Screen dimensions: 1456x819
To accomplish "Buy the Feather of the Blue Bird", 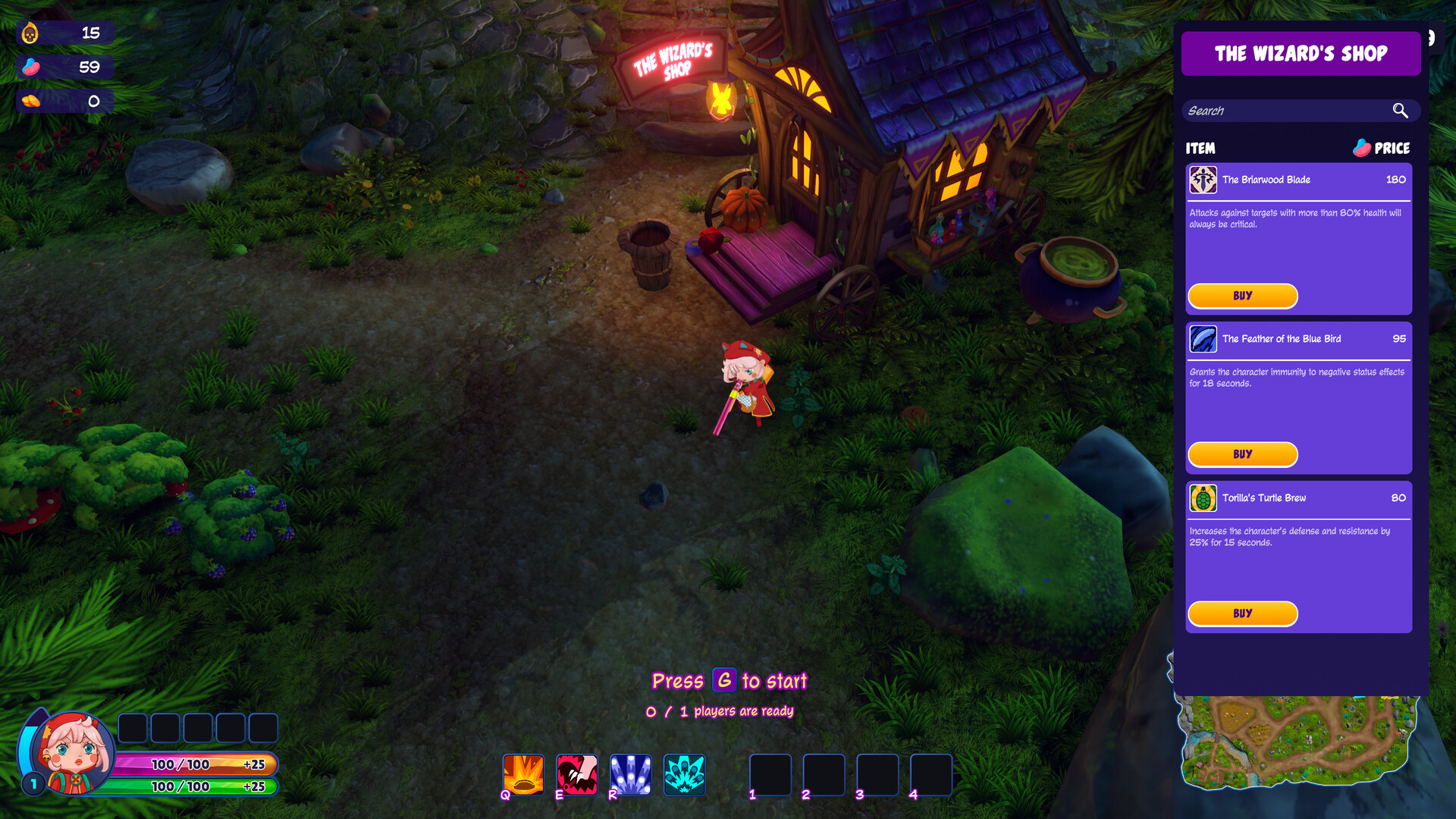I will click(1242, 454).
